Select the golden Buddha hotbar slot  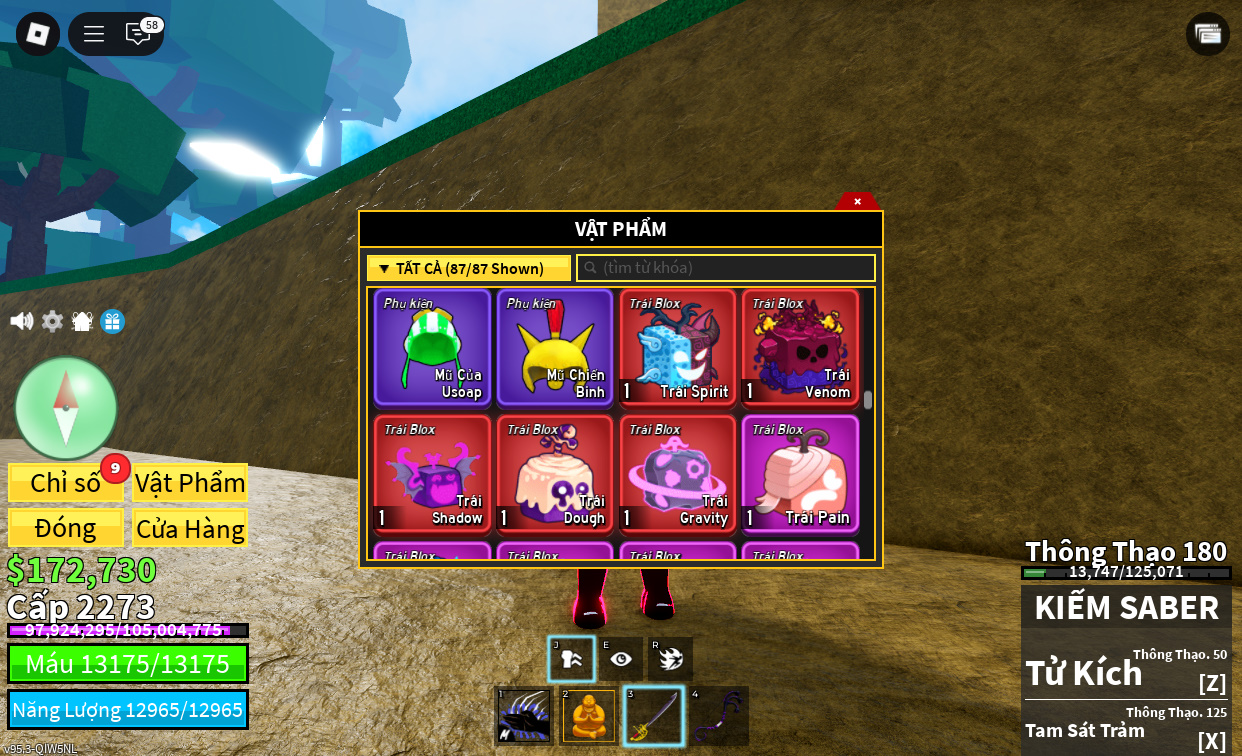tap(589, 716)
